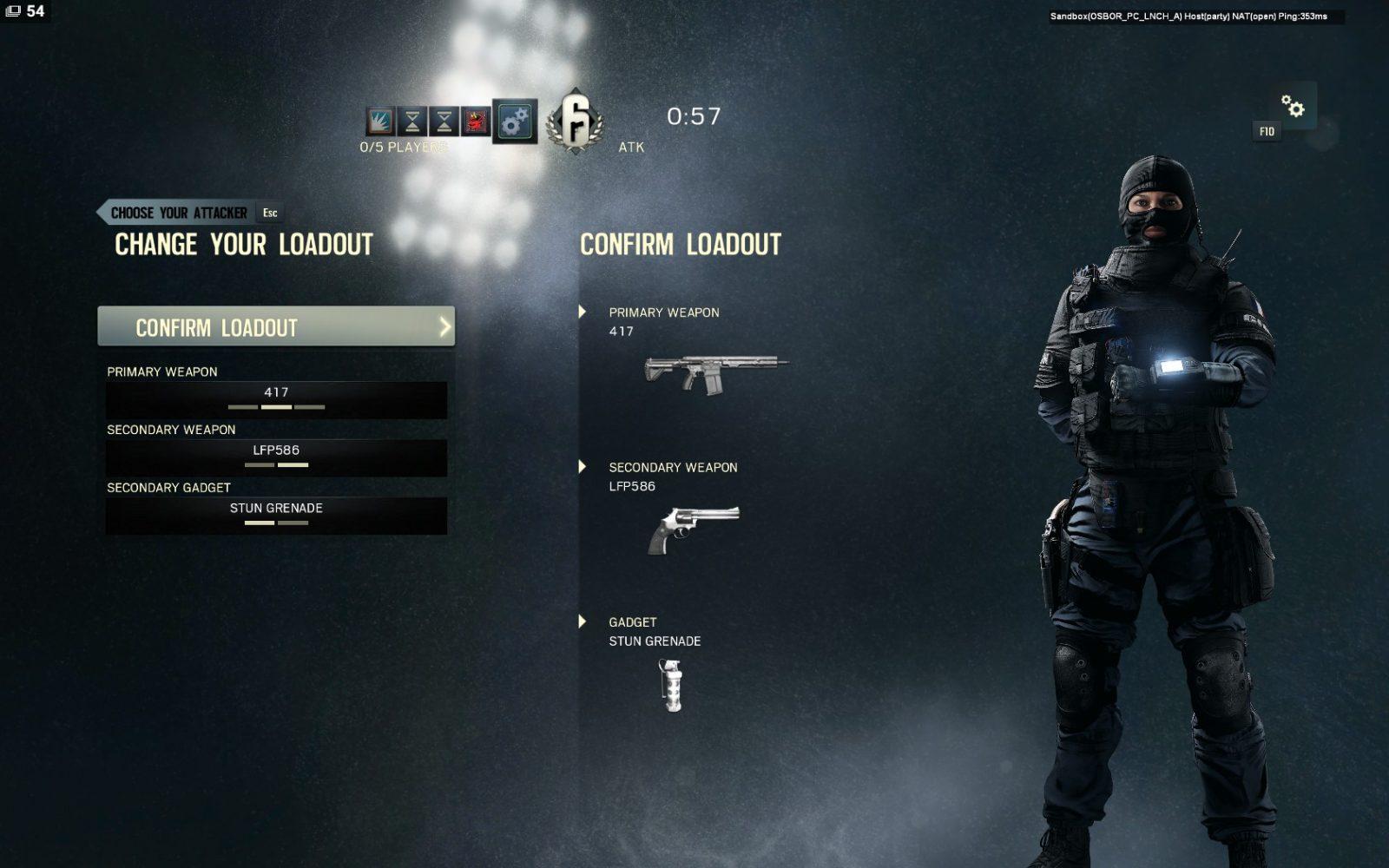Open the settings gear icon
The width and height of the screenshot is (1389, 868).
(1293, 107)
